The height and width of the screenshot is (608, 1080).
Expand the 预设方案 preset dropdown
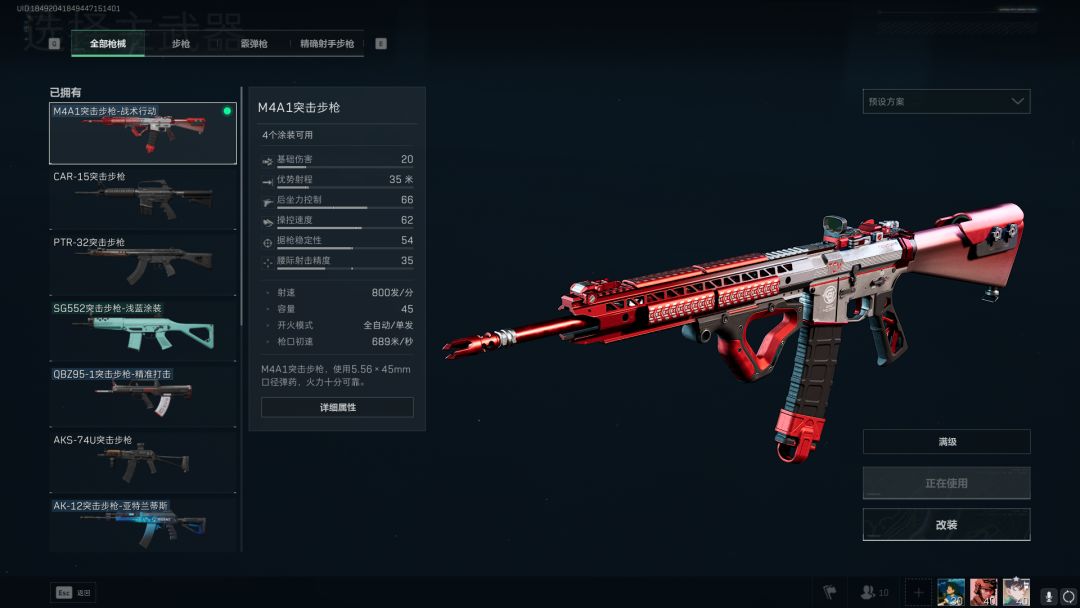pyautogui.click(x=946, y=101)
